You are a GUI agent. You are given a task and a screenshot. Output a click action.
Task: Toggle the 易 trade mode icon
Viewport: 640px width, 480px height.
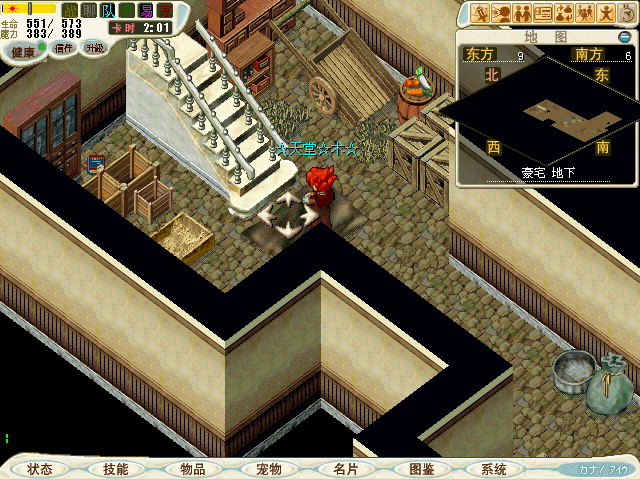point(146,10)
